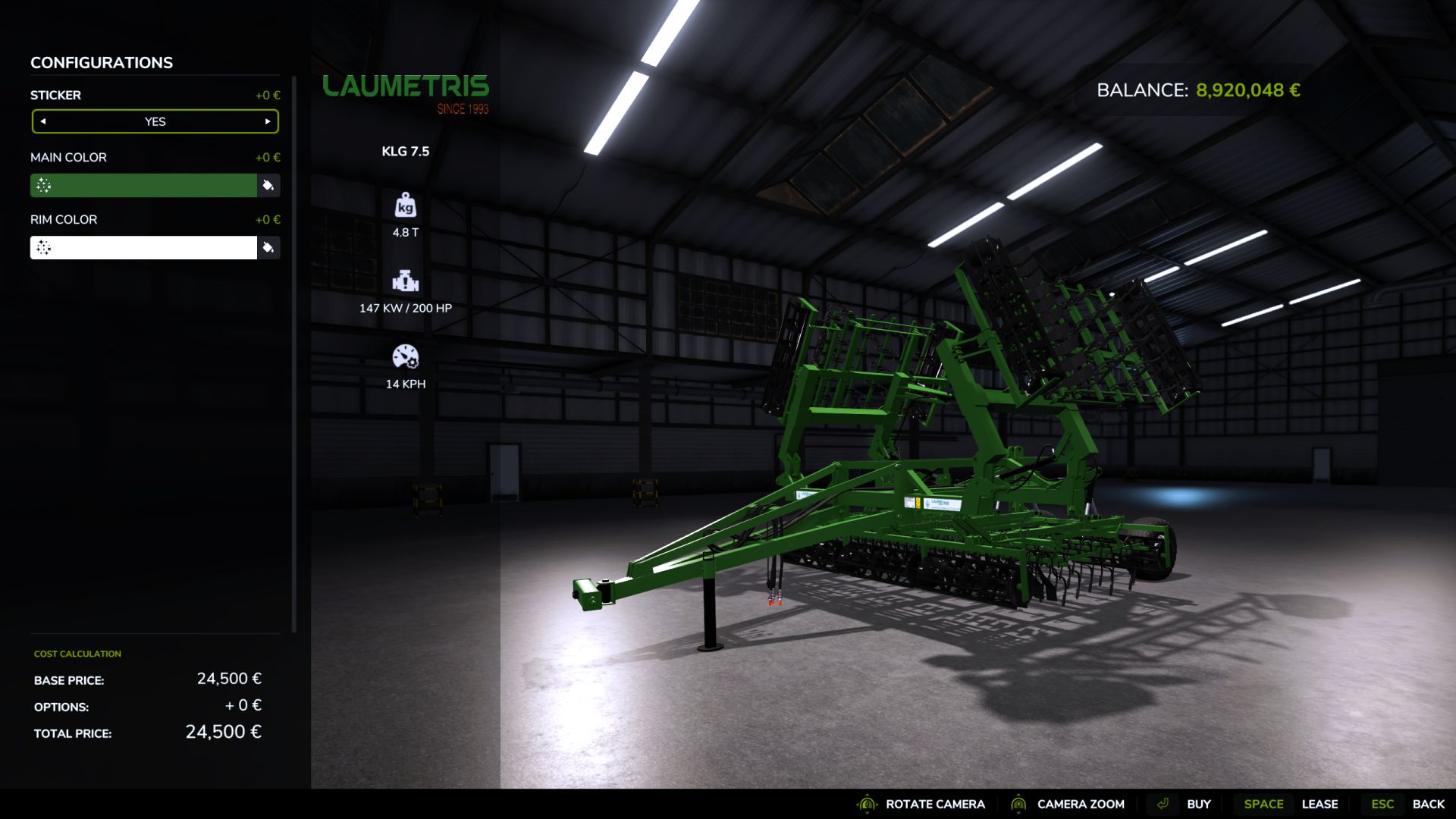Cycle Sticker setting with right arrow
The image size is (1456, 819).
click(x=266, y=121)
